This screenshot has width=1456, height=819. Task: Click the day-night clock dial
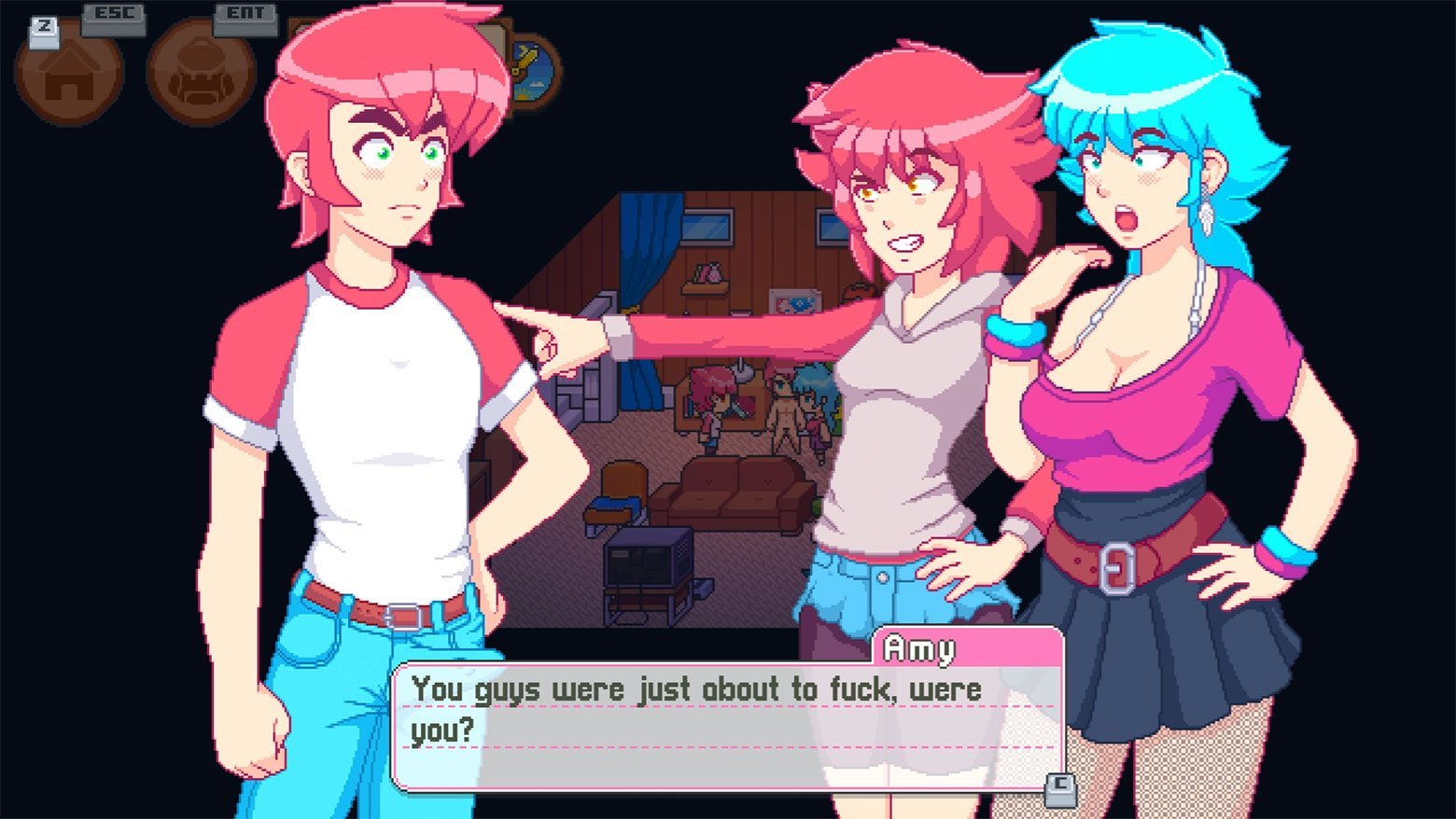coord(534,72)
